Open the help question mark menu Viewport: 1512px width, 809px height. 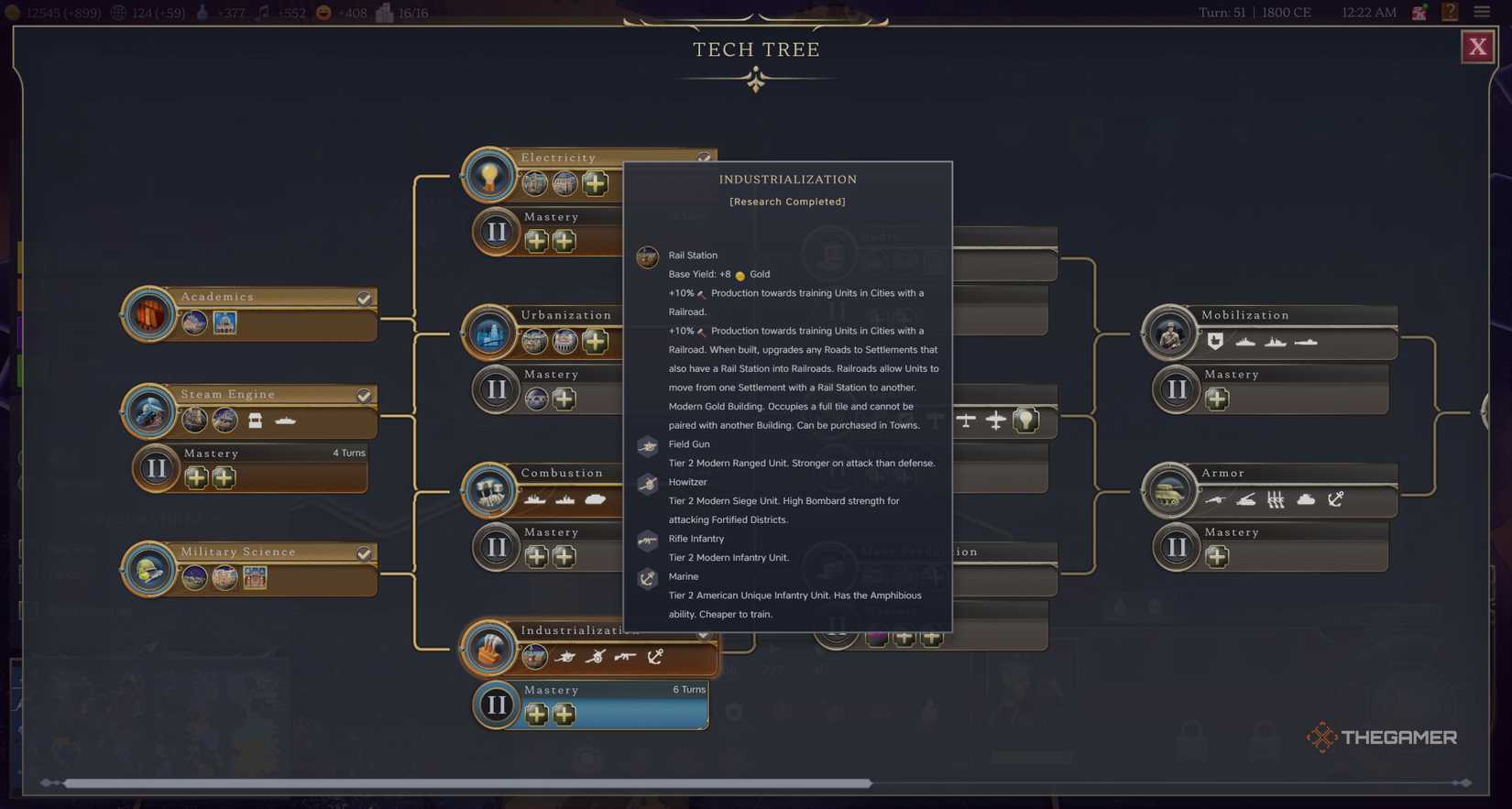pyautogui.click(x=1449, y=12)
